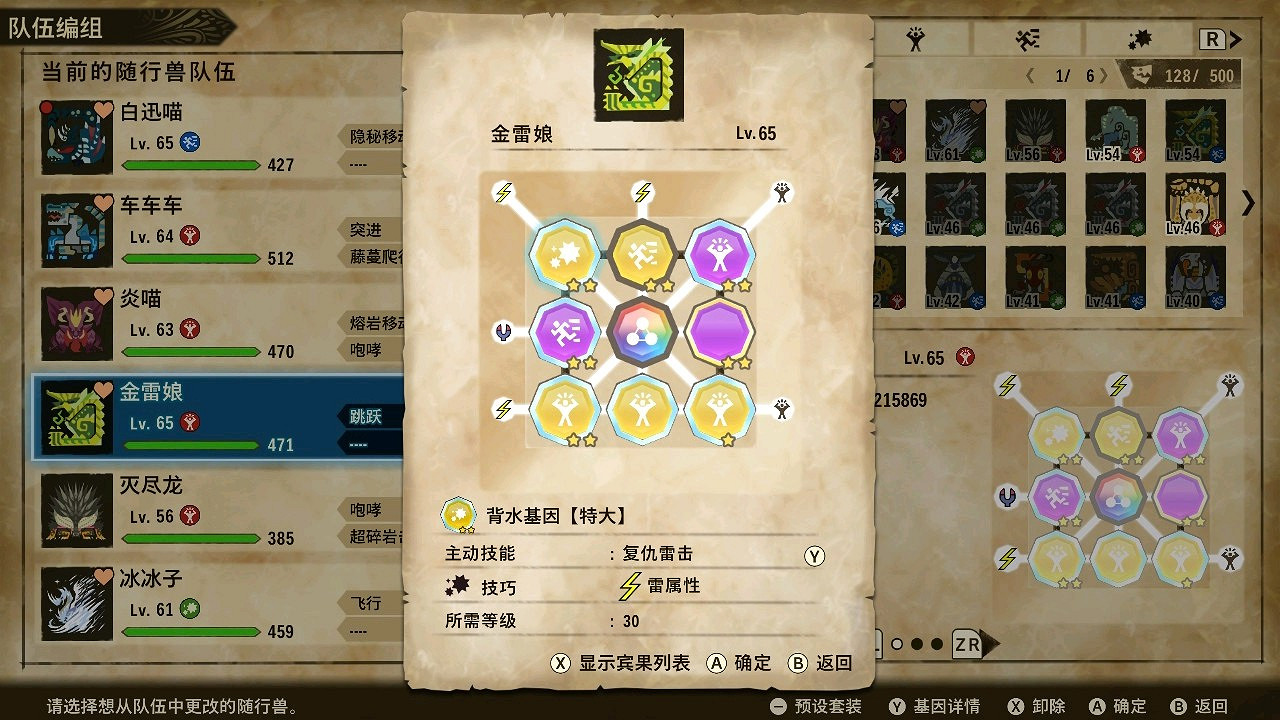Image resolution: width=1280 pixels, height=720 pixels.
Task: Click the heart icon next to 炎喵
Action: [106, 296]
